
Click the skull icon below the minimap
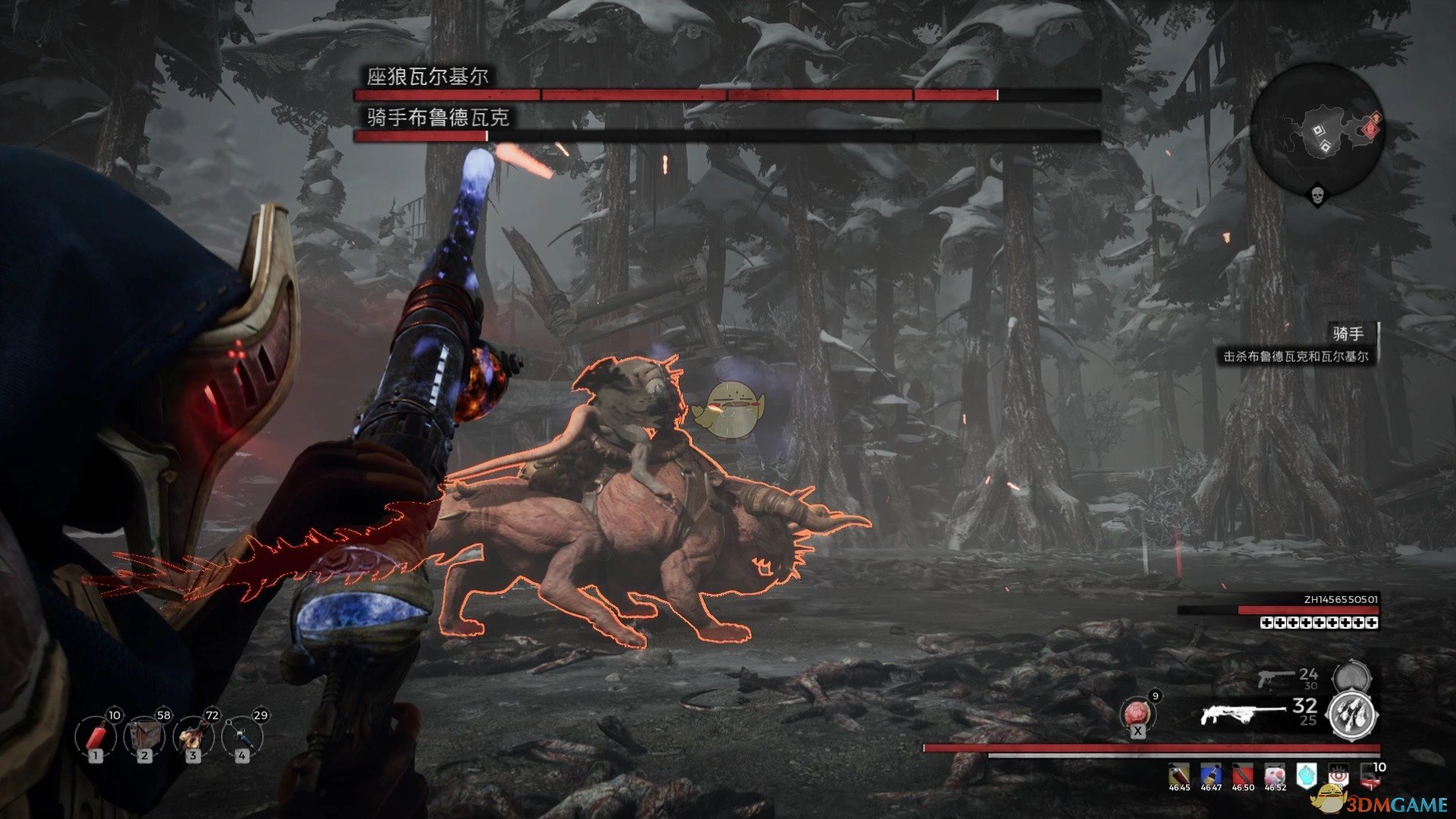[1317, 197]
